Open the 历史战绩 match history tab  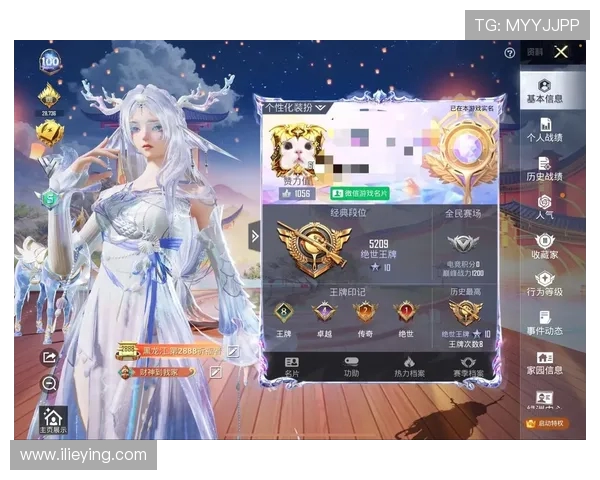(544, 168)
